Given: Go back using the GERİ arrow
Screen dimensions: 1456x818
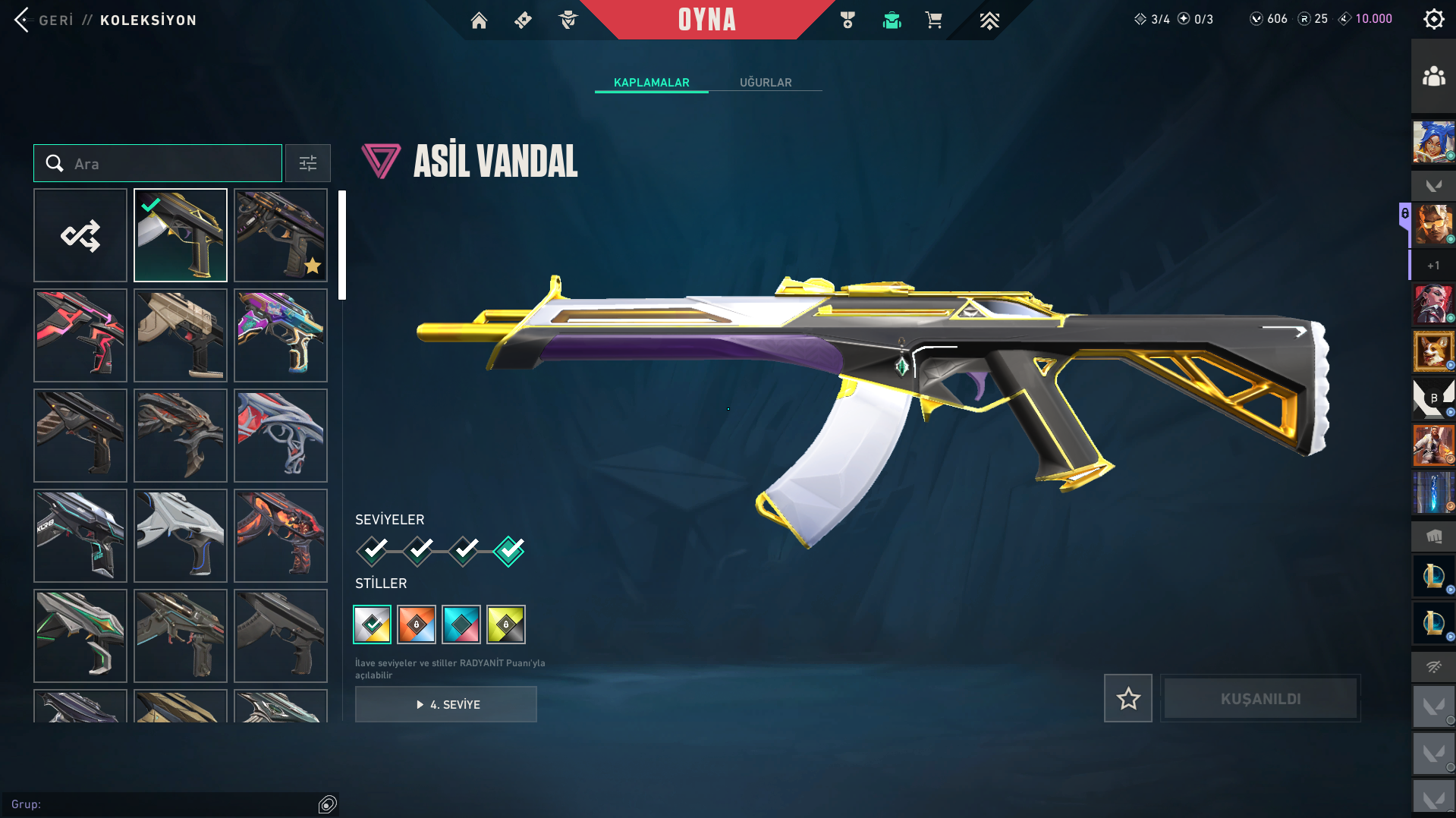Looking at the screenshot, I should [22, 20].
